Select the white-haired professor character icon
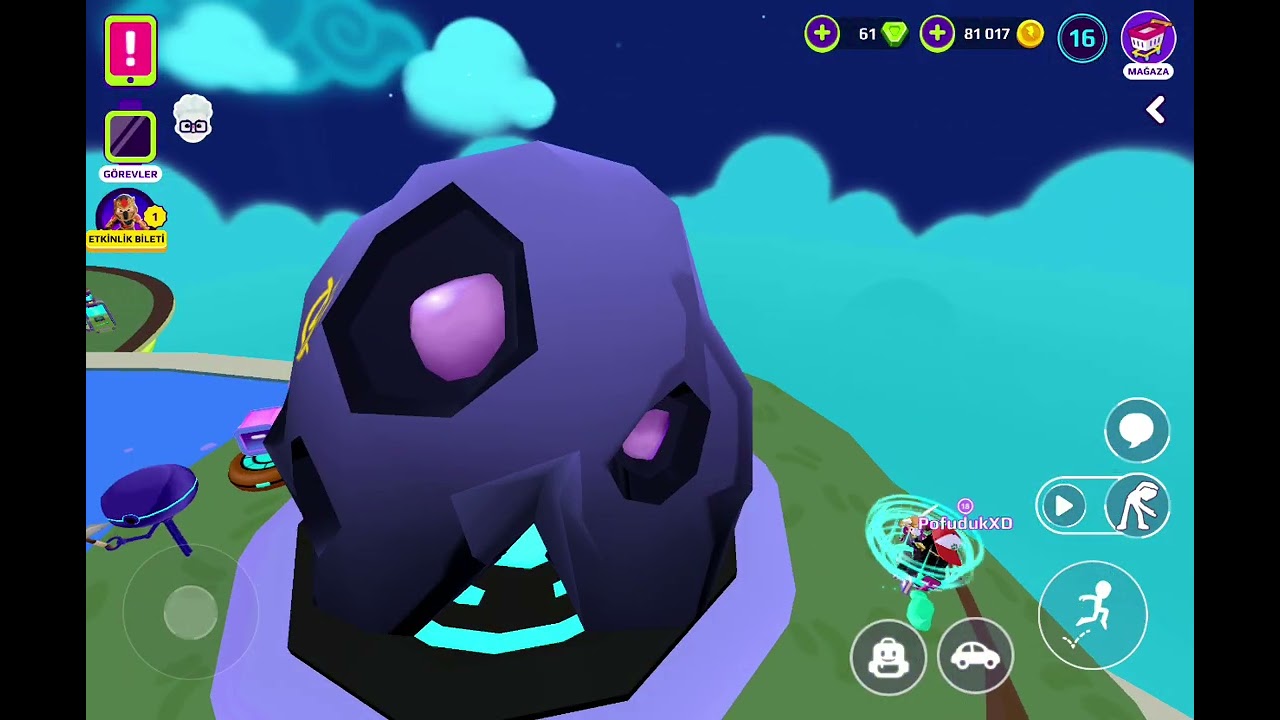1280x720 pixels. [x=193, y=120]
